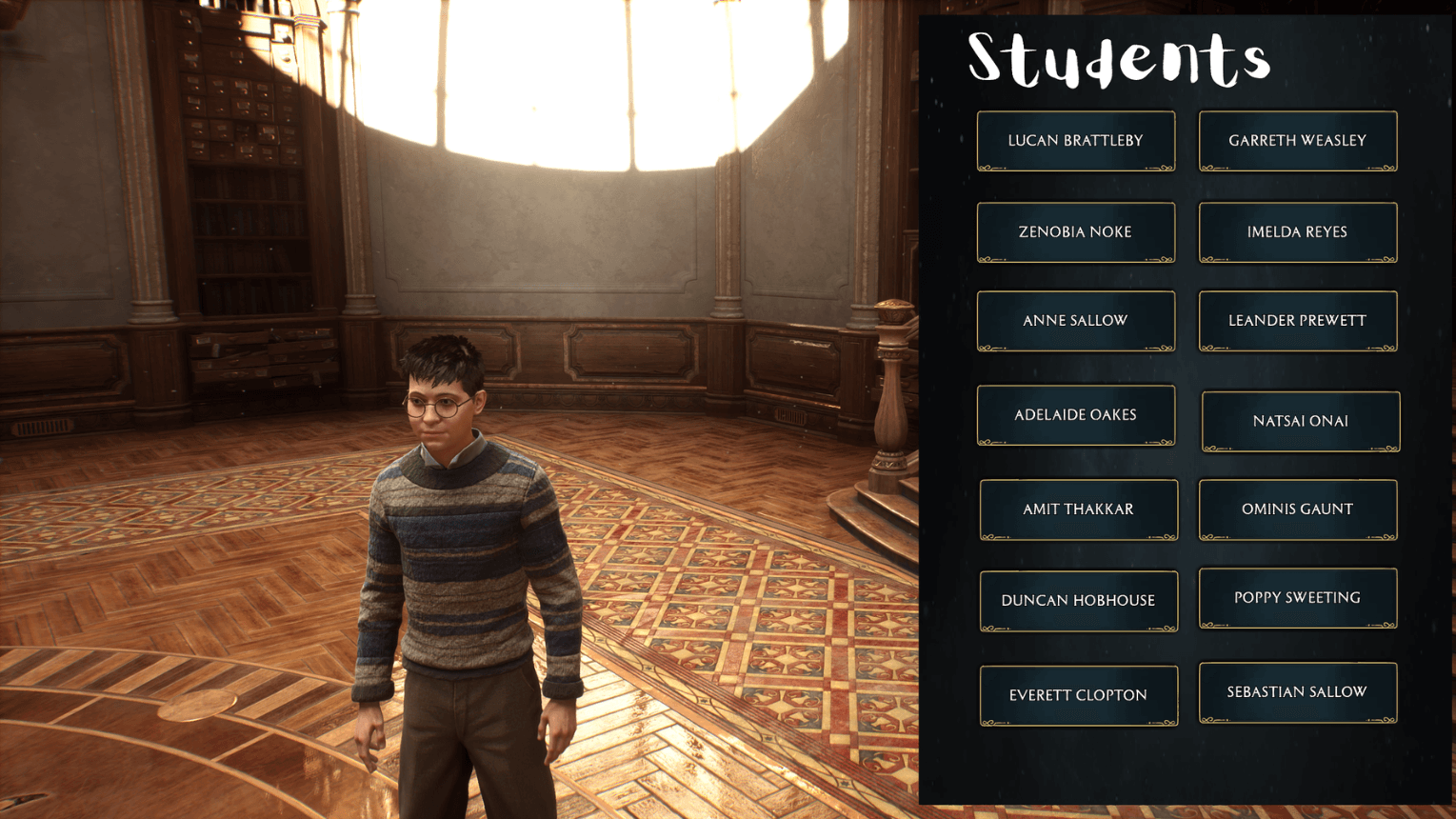Viewport: 1456px width, 819px height.
Task: Pick the highlighted Natsai Onai entry
Action: [1299, 421]
